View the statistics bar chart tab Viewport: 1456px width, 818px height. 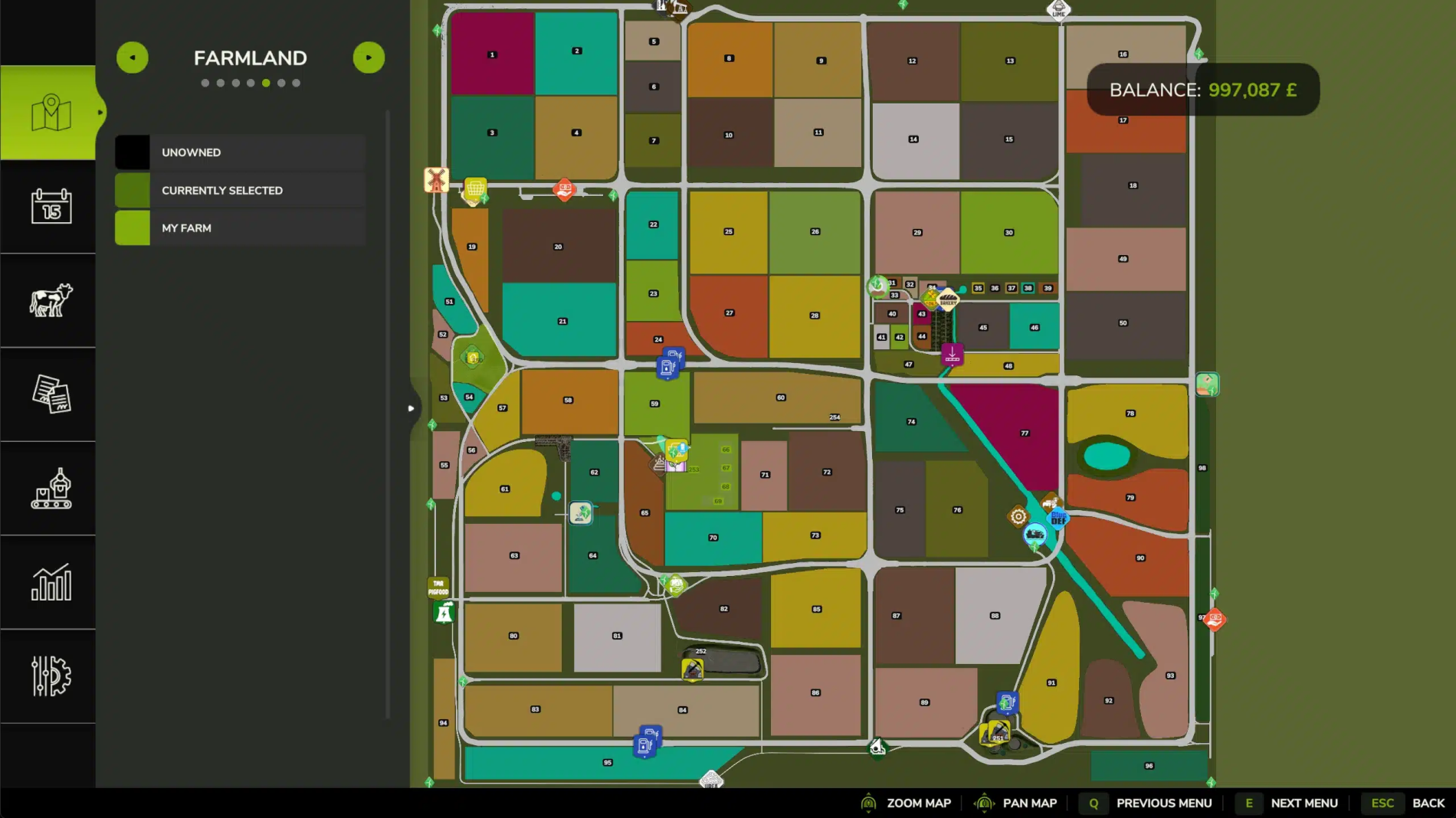point(51,583)
